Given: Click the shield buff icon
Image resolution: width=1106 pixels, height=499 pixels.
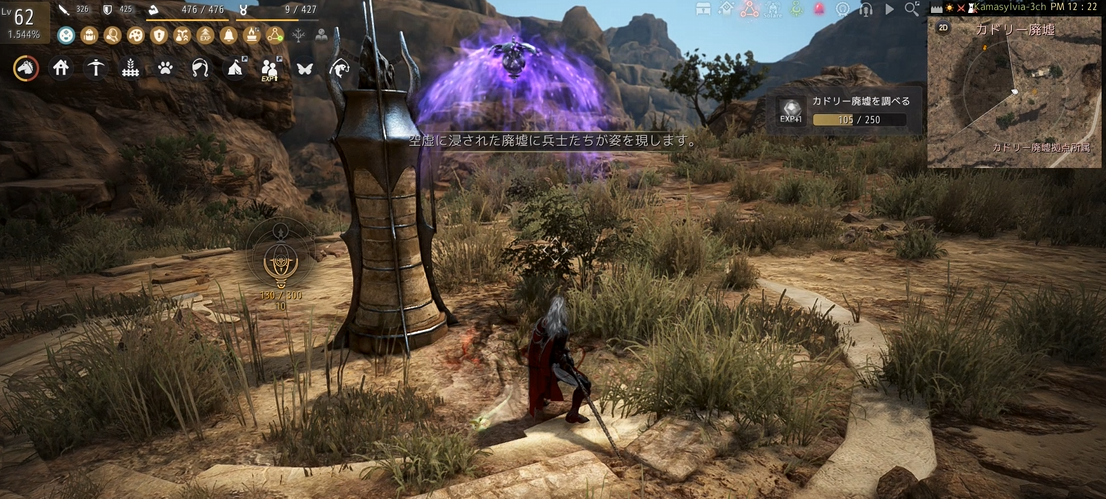Looking at the screenshot, I should coord(159,36).
